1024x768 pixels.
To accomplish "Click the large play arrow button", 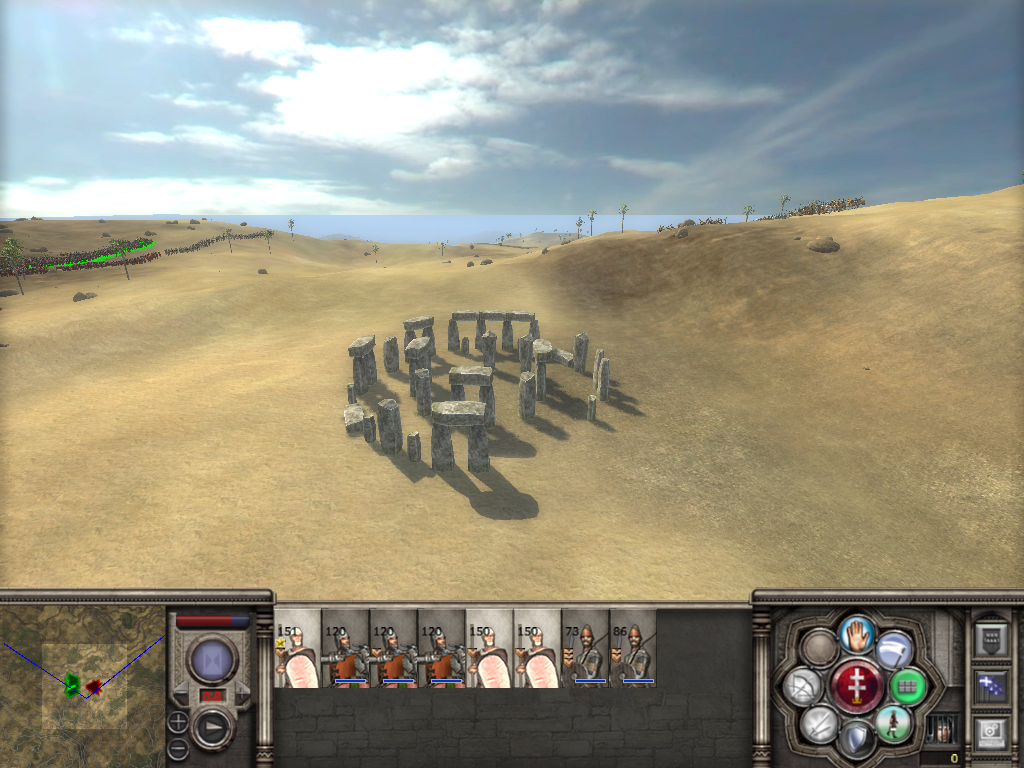I will 212,728.
